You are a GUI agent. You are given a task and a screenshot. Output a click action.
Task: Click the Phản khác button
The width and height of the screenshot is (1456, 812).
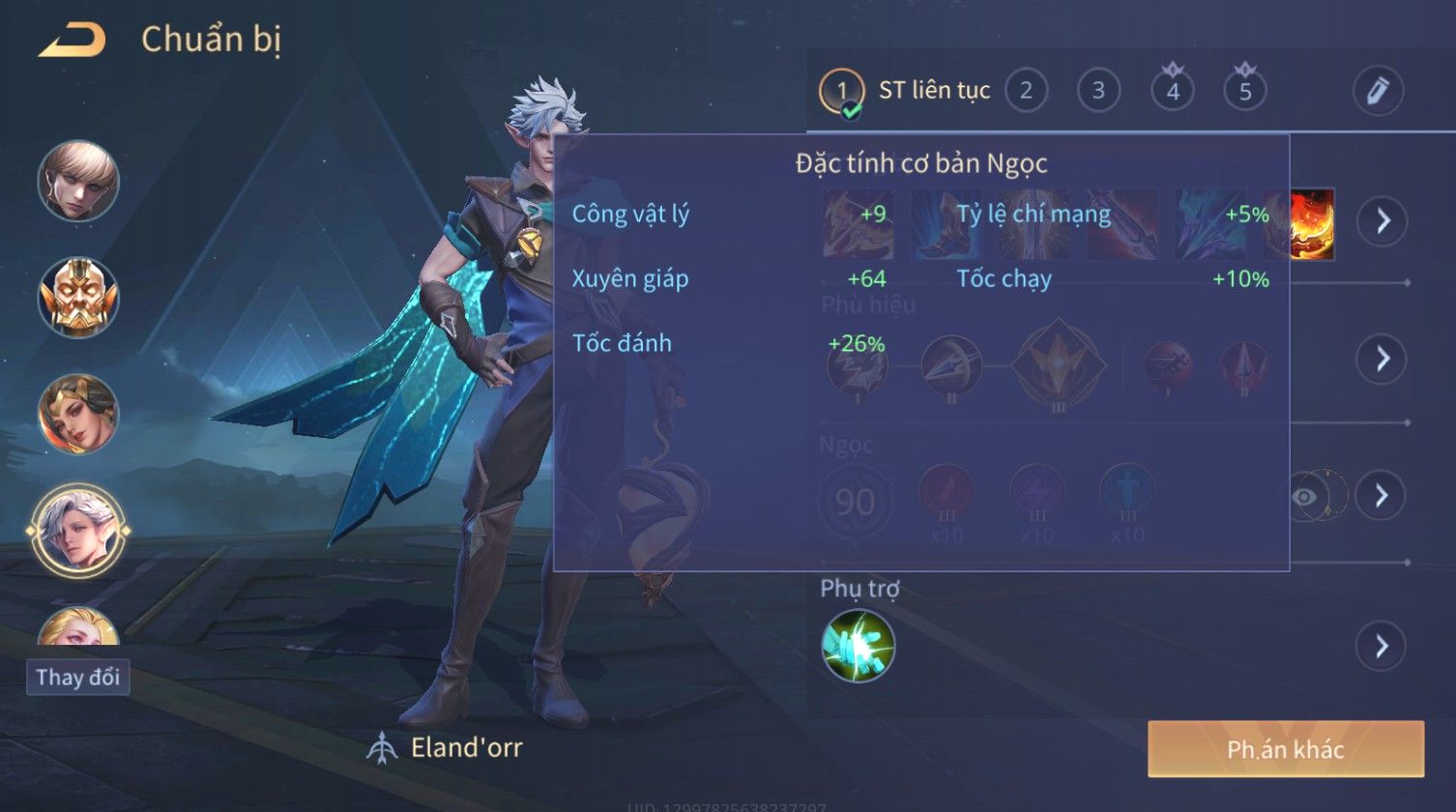coord(1285,749)
